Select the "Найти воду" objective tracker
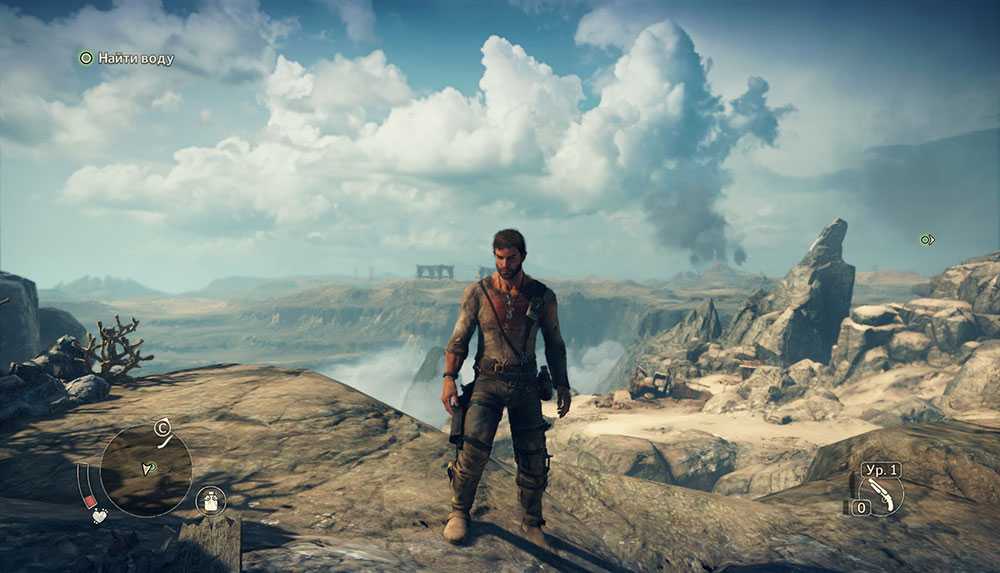 click(x=127, y=59)
